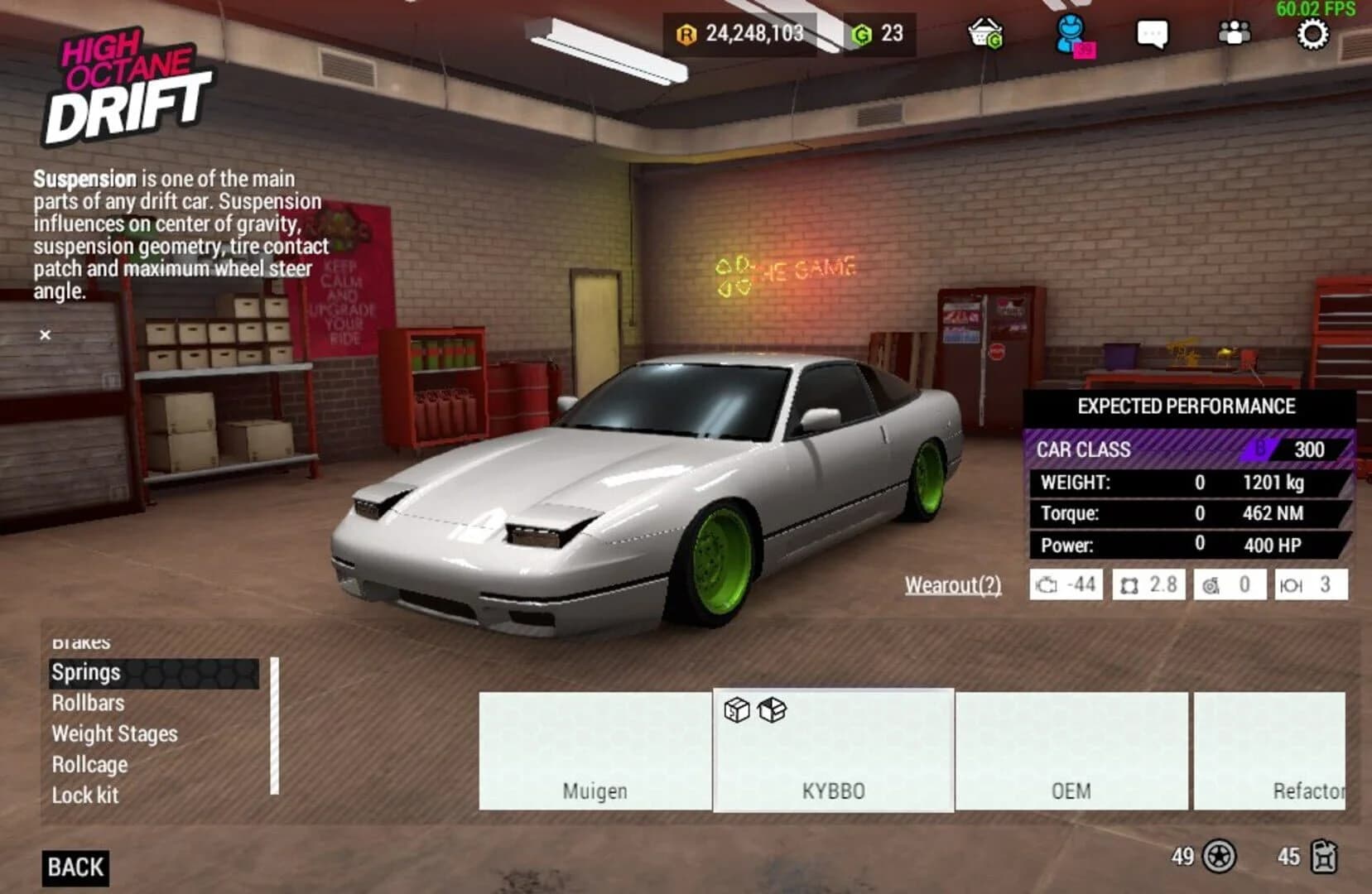Viewport: 1372px width, 894px height.
Task: Open the settings gear menu
Action: tap(1312, 35)
